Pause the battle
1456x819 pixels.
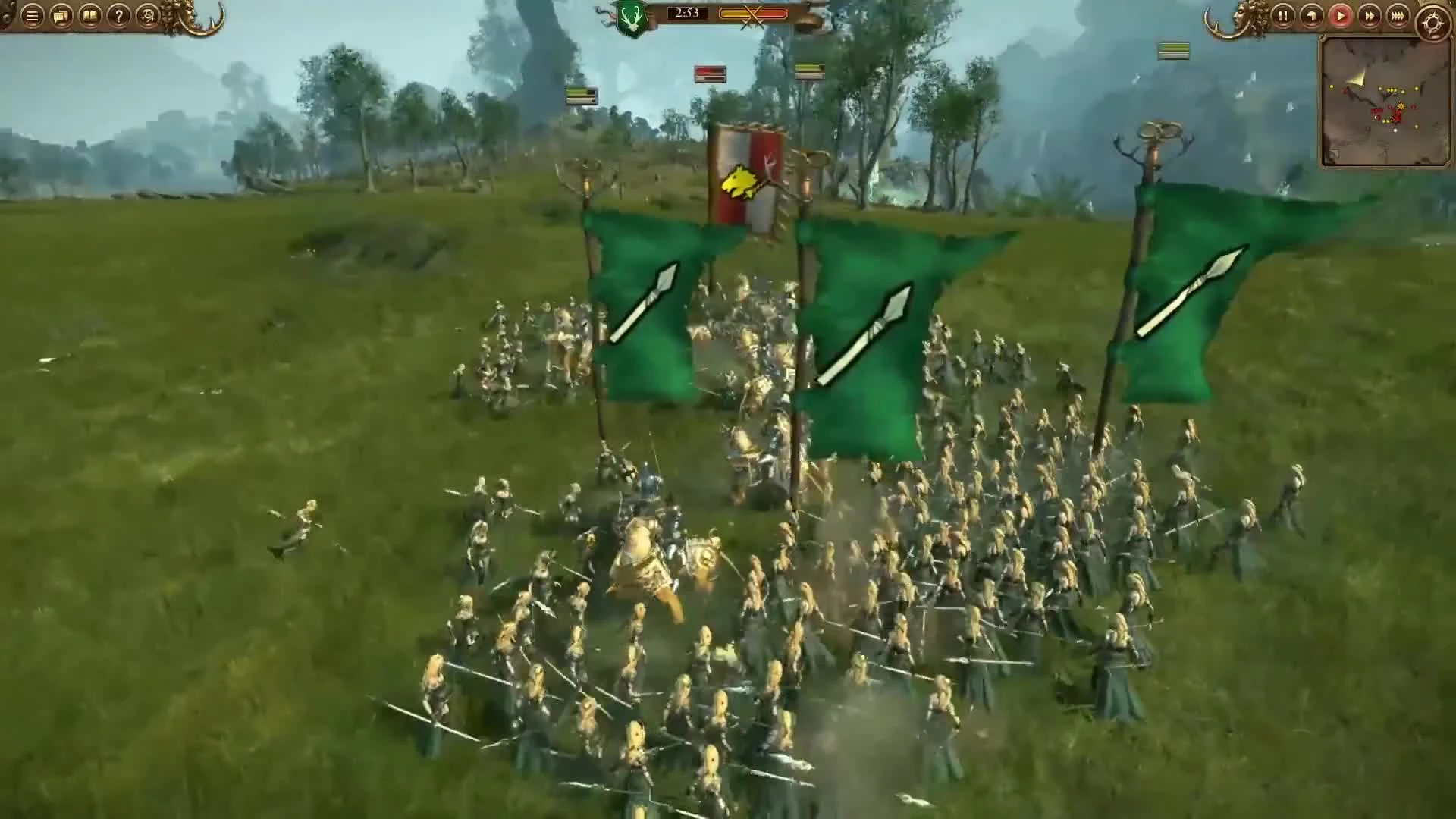(1283, 17)
